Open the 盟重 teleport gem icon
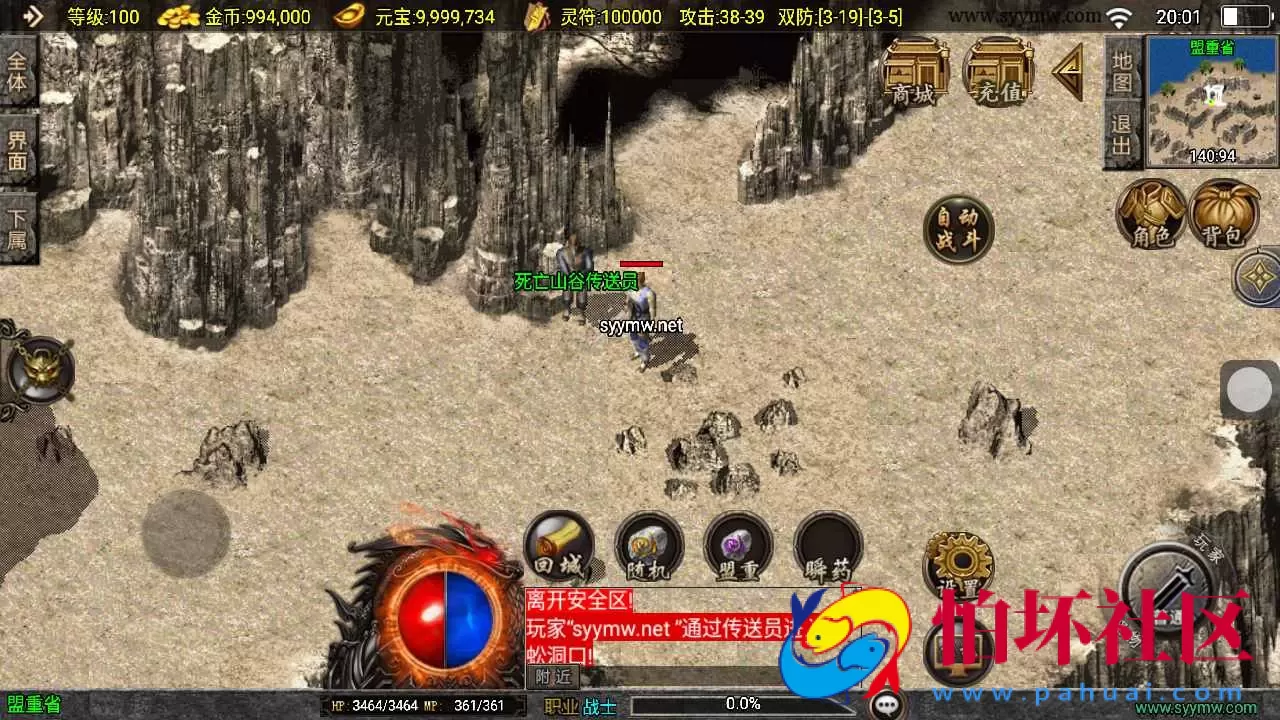This screenshot has width=1280, height=720. pyautogui.click(x=739, y=545)
